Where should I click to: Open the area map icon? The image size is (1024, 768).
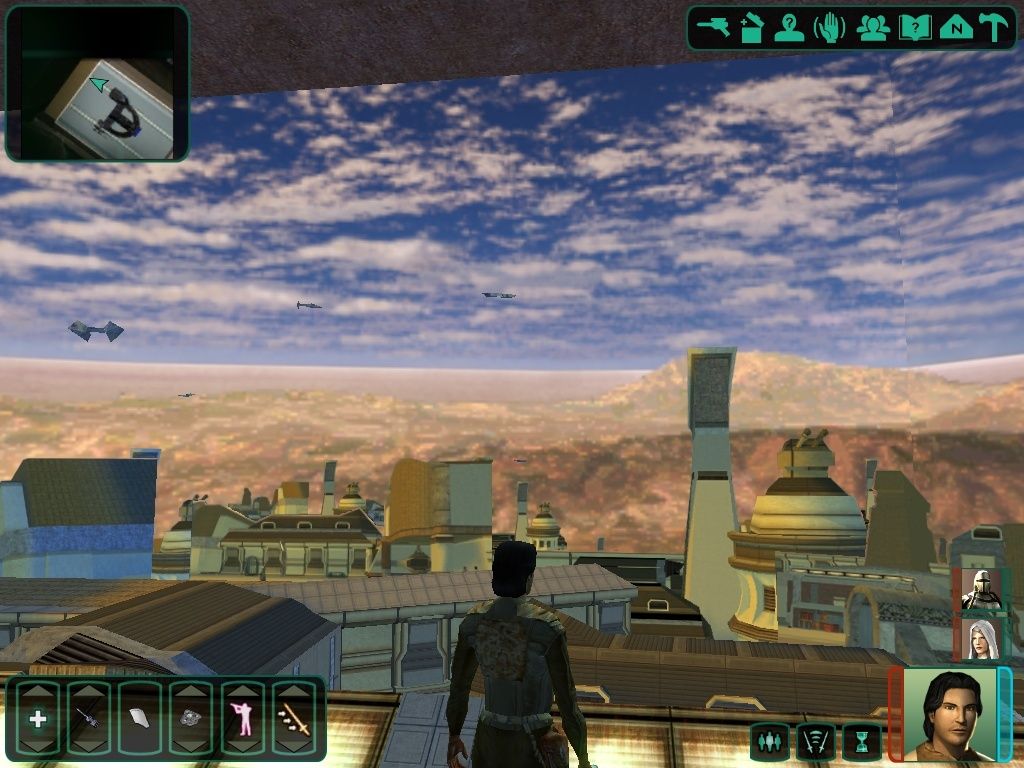pos(956,27)
